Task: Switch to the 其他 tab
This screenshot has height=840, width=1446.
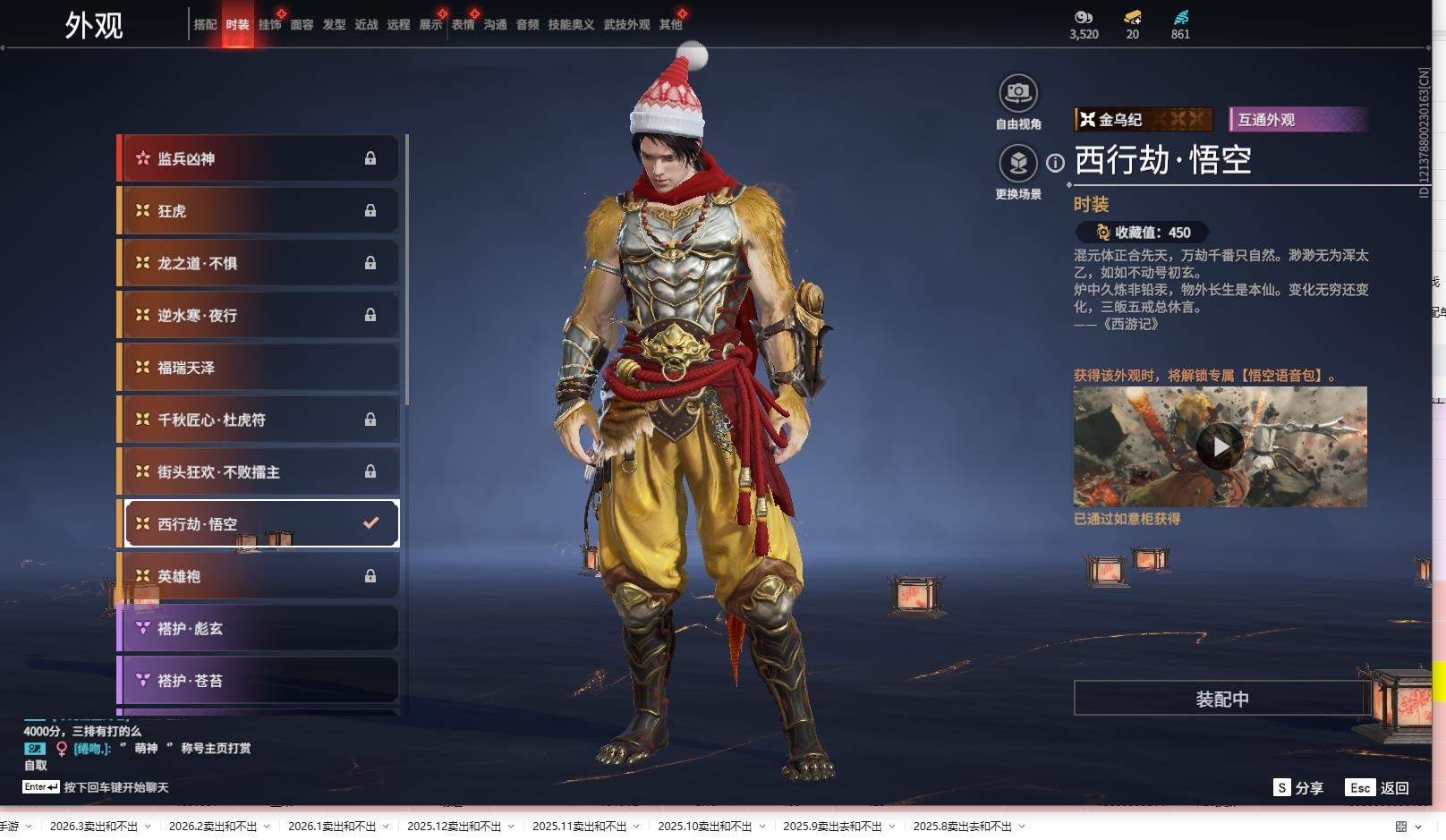Action: [x=670, y=25]
